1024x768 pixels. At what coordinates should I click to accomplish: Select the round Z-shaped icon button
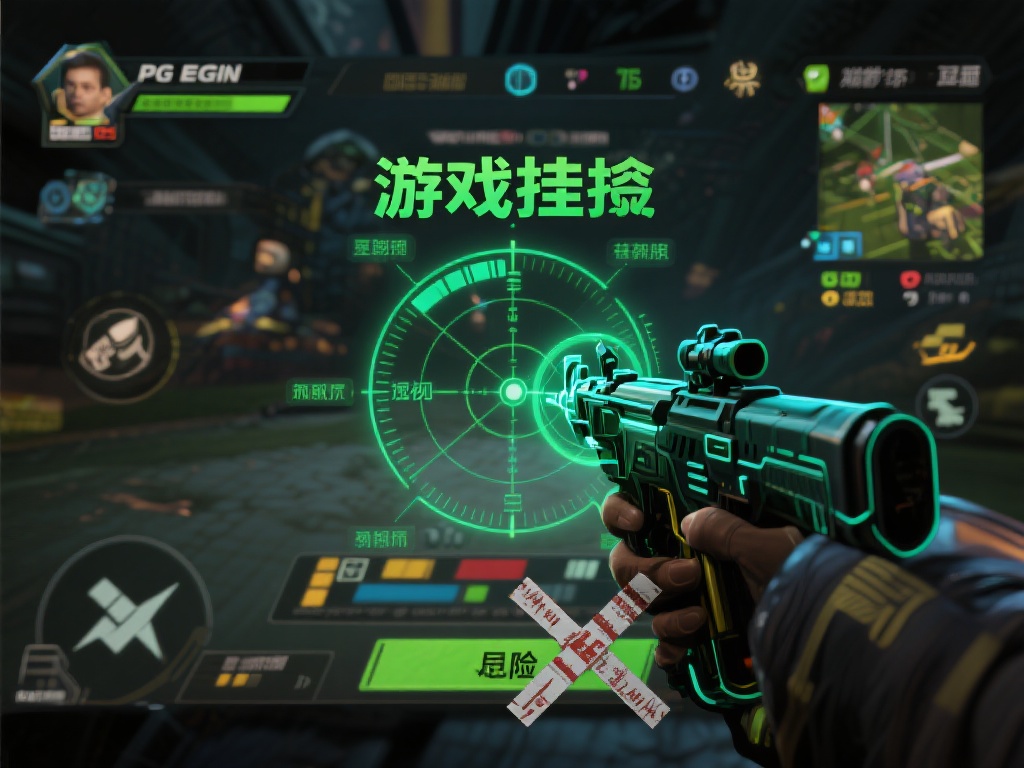(x=945, y=405)
